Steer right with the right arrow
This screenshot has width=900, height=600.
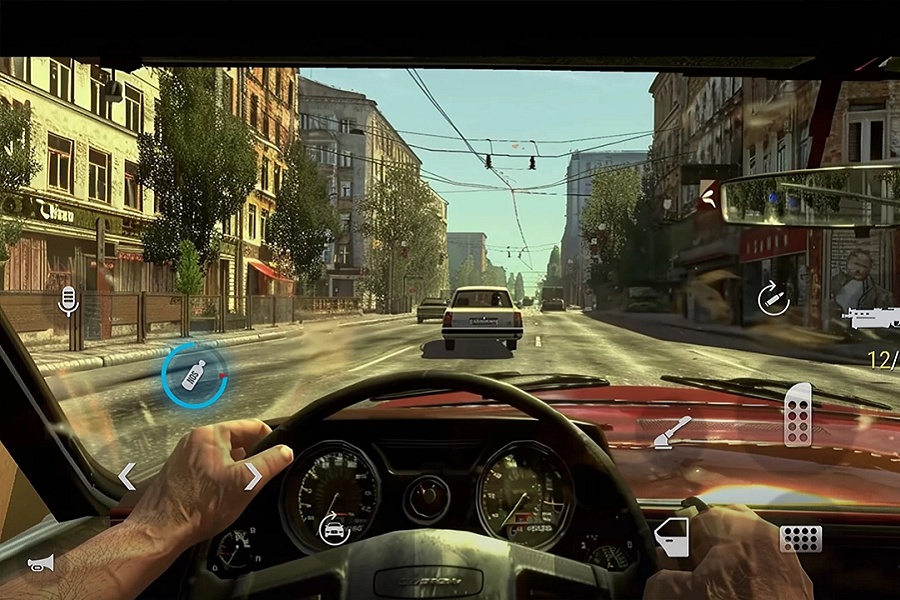[x=253, y=477]
